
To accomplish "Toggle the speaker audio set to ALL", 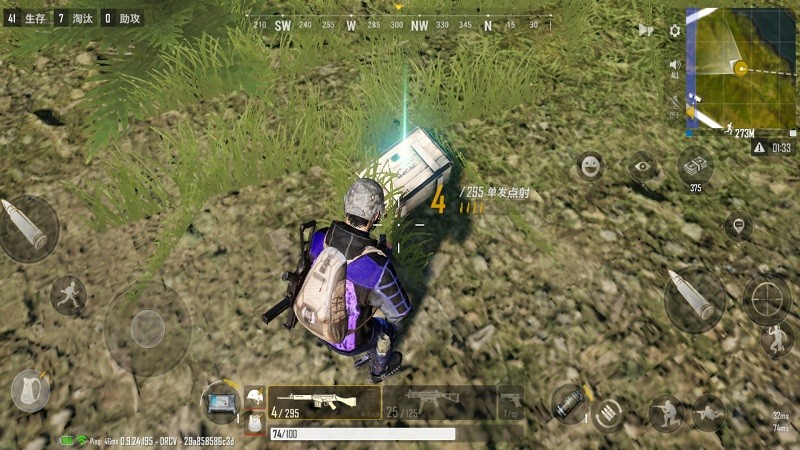I will [675, 68].
